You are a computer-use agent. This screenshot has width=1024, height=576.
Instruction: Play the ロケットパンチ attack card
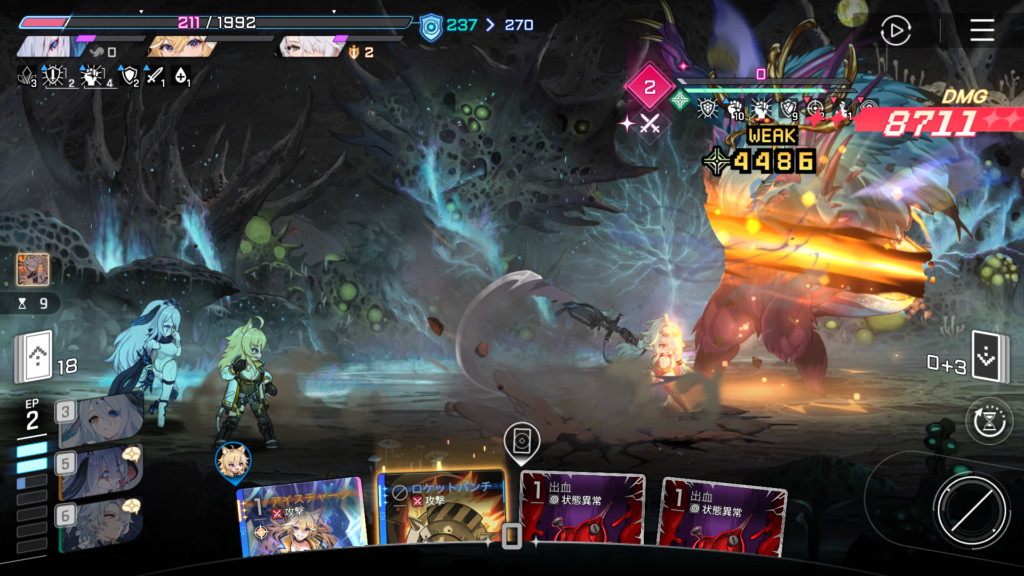[x=441, y=512]
